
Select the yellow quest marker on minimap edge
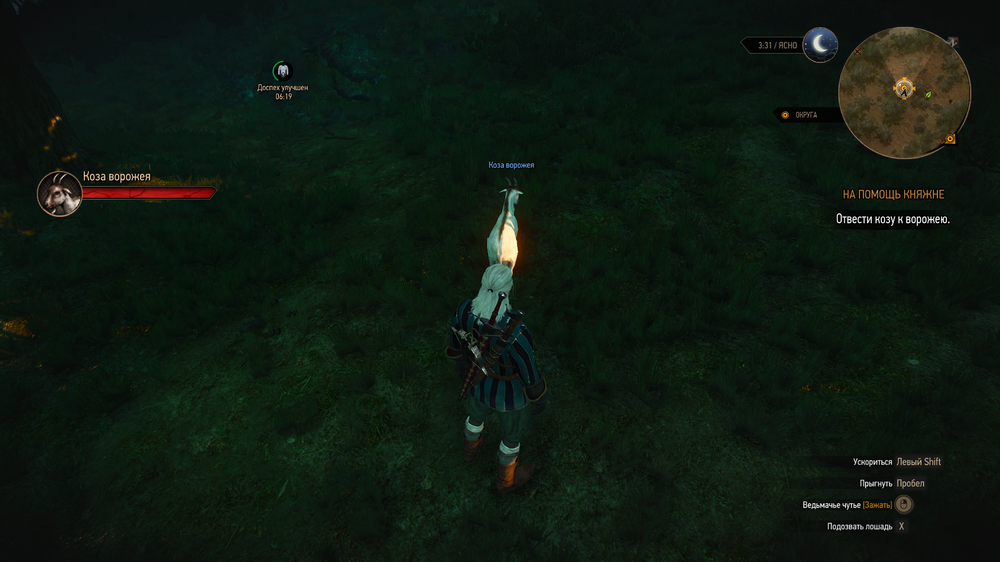tap(949, 138)
